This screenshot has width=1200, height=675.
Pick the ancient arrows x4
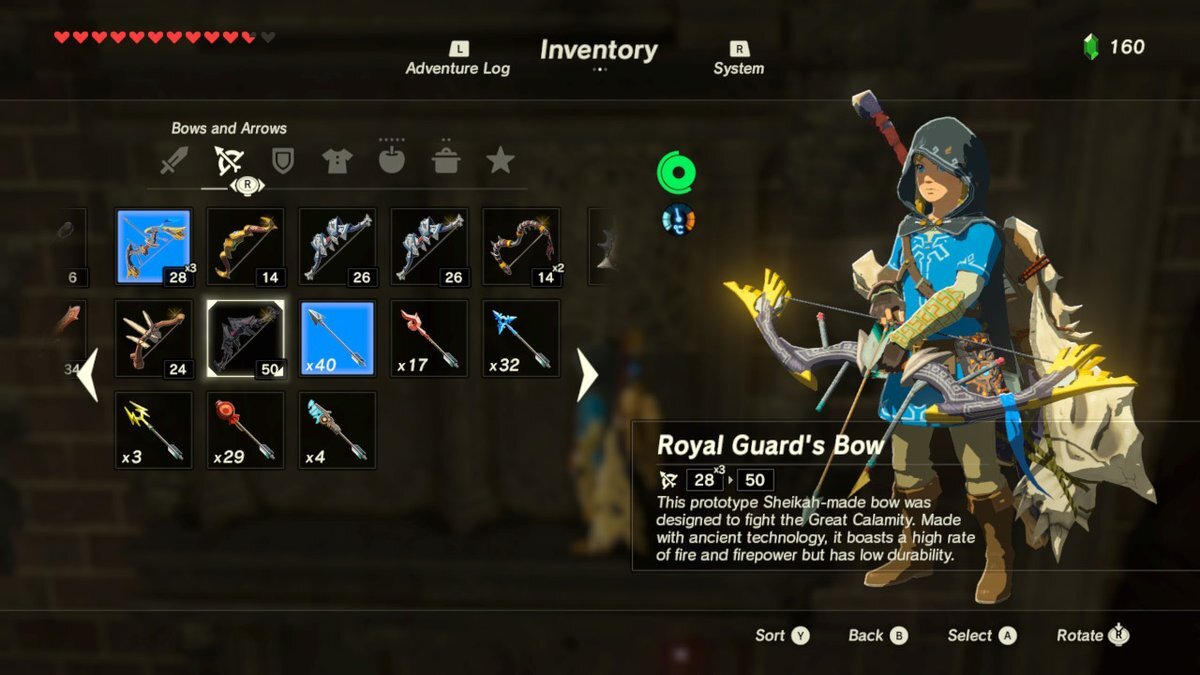337,430
